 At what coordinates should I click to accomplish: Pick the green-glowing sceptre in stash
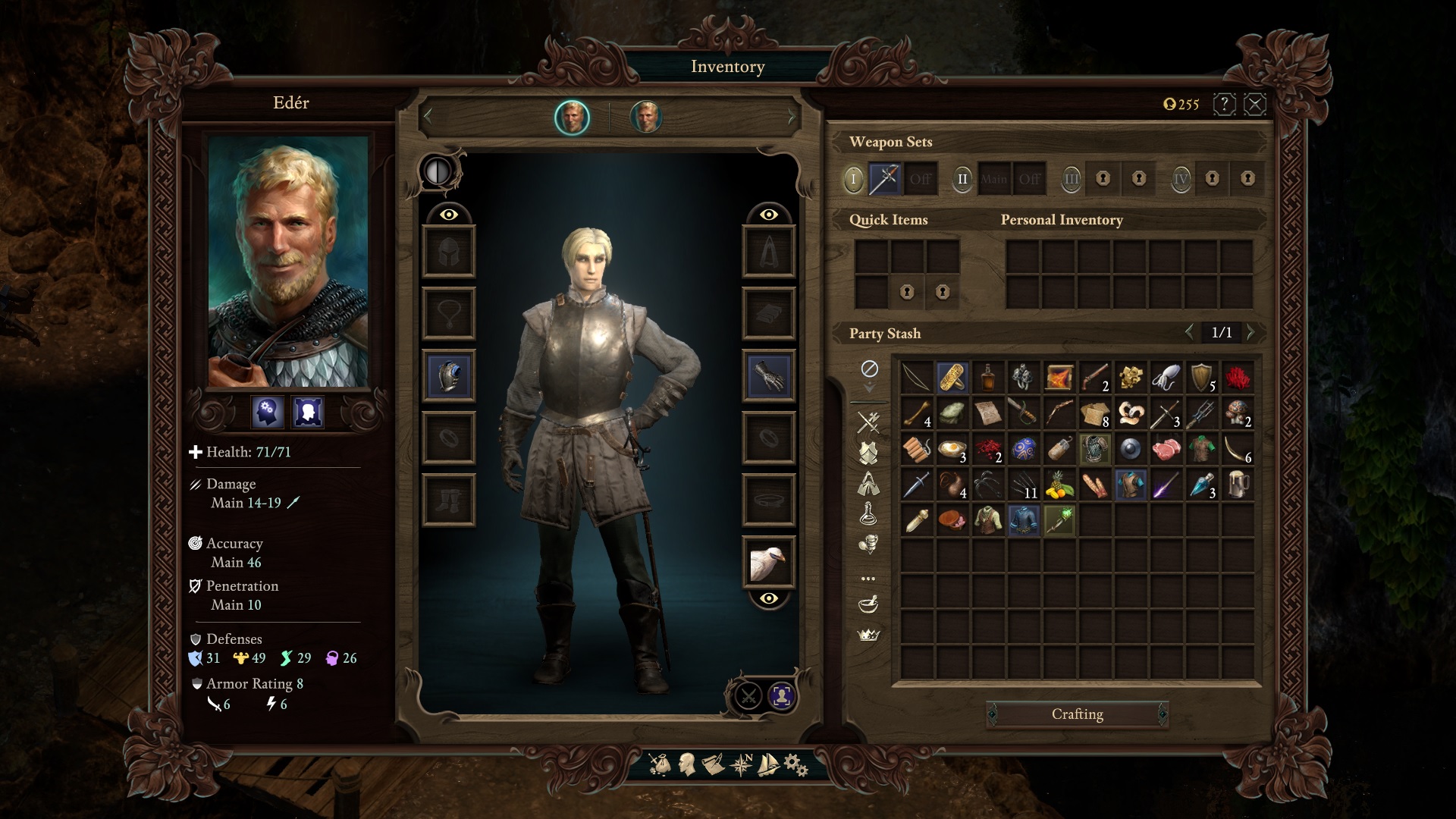[1059, 521]
